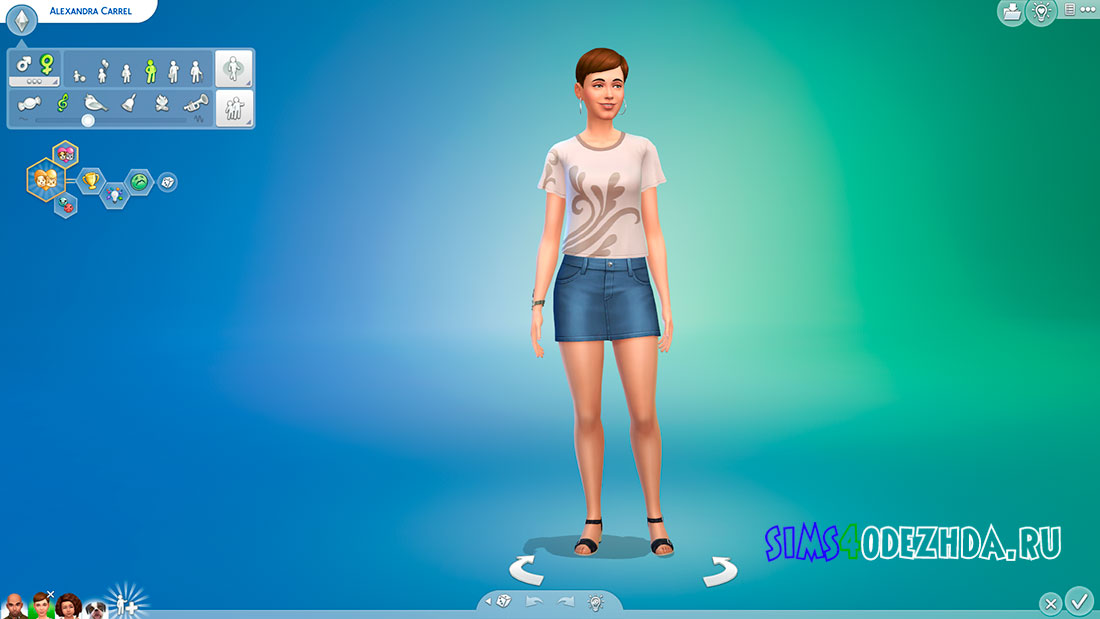Open the main heart aspiration hexagon
This screenshot has width=1100, height=619.
click(x=44, y=180)
